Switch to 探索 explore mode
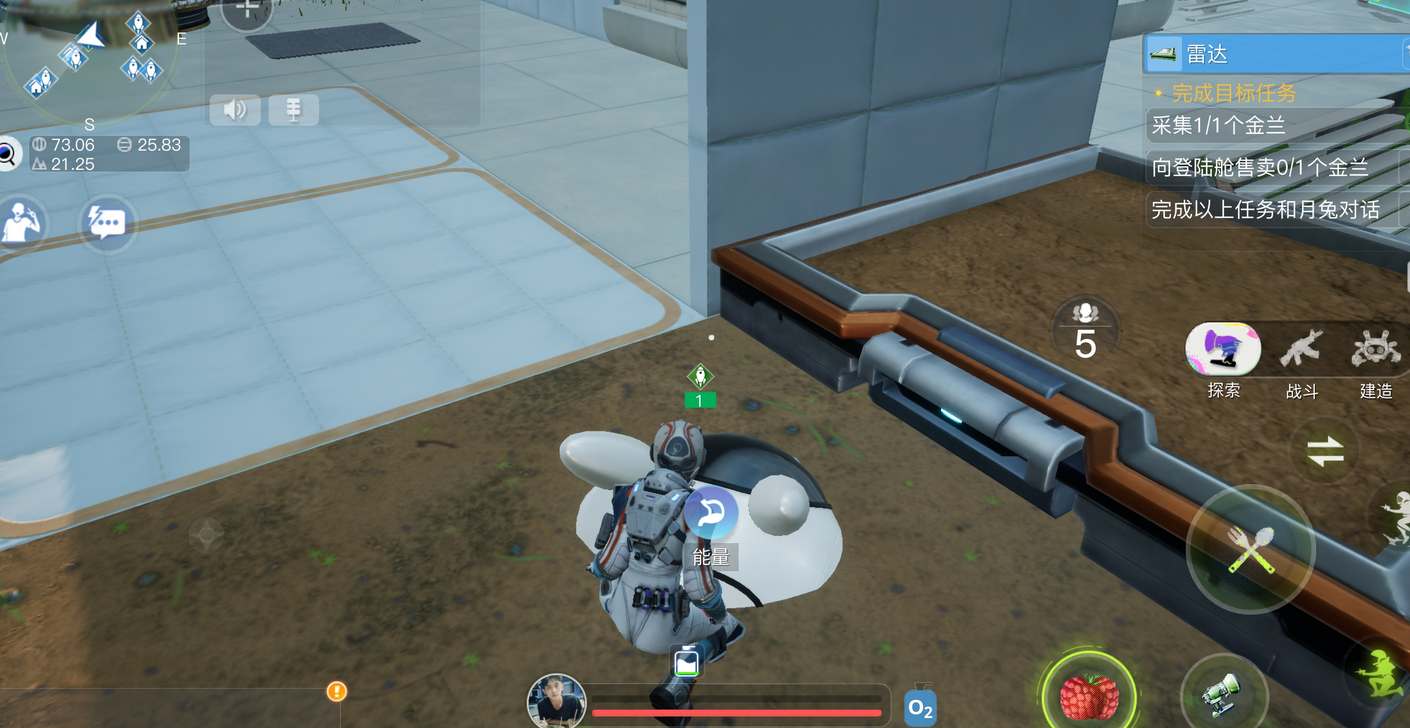Image resolution: width=1410 pixels, height=728 pixels. click(x=1223, y=352)
